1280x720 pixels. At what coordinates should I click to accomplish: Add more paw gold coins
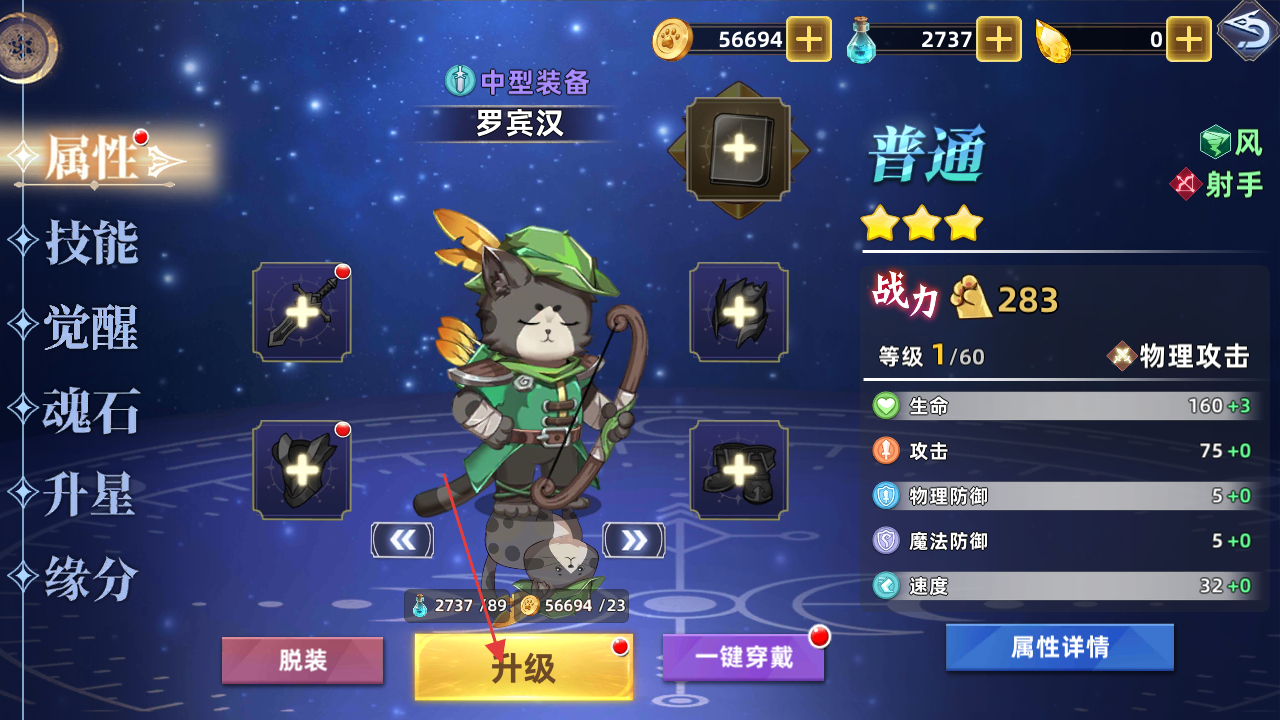click(x=808, y=39)
